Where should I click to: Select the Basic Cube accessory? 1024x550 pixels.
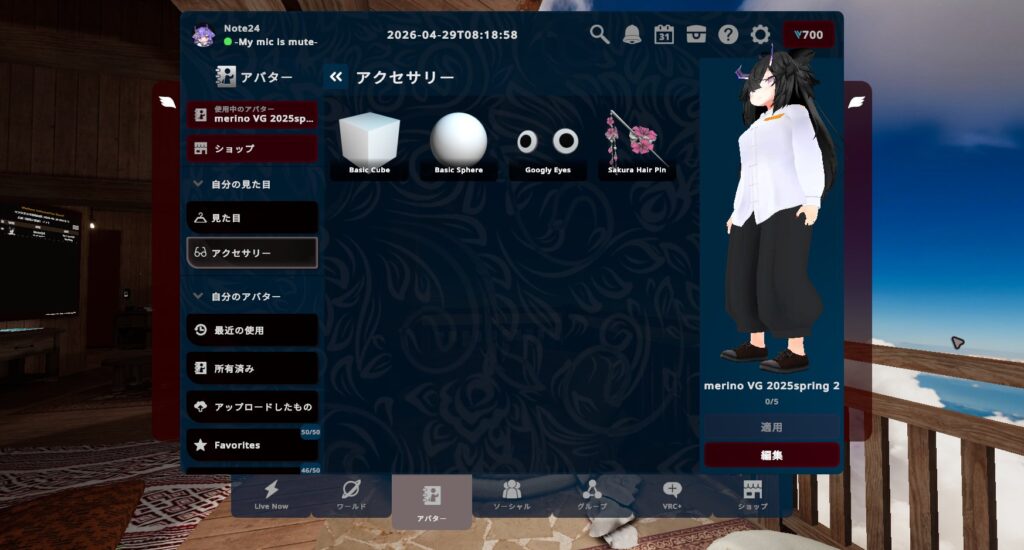(369, 145)
